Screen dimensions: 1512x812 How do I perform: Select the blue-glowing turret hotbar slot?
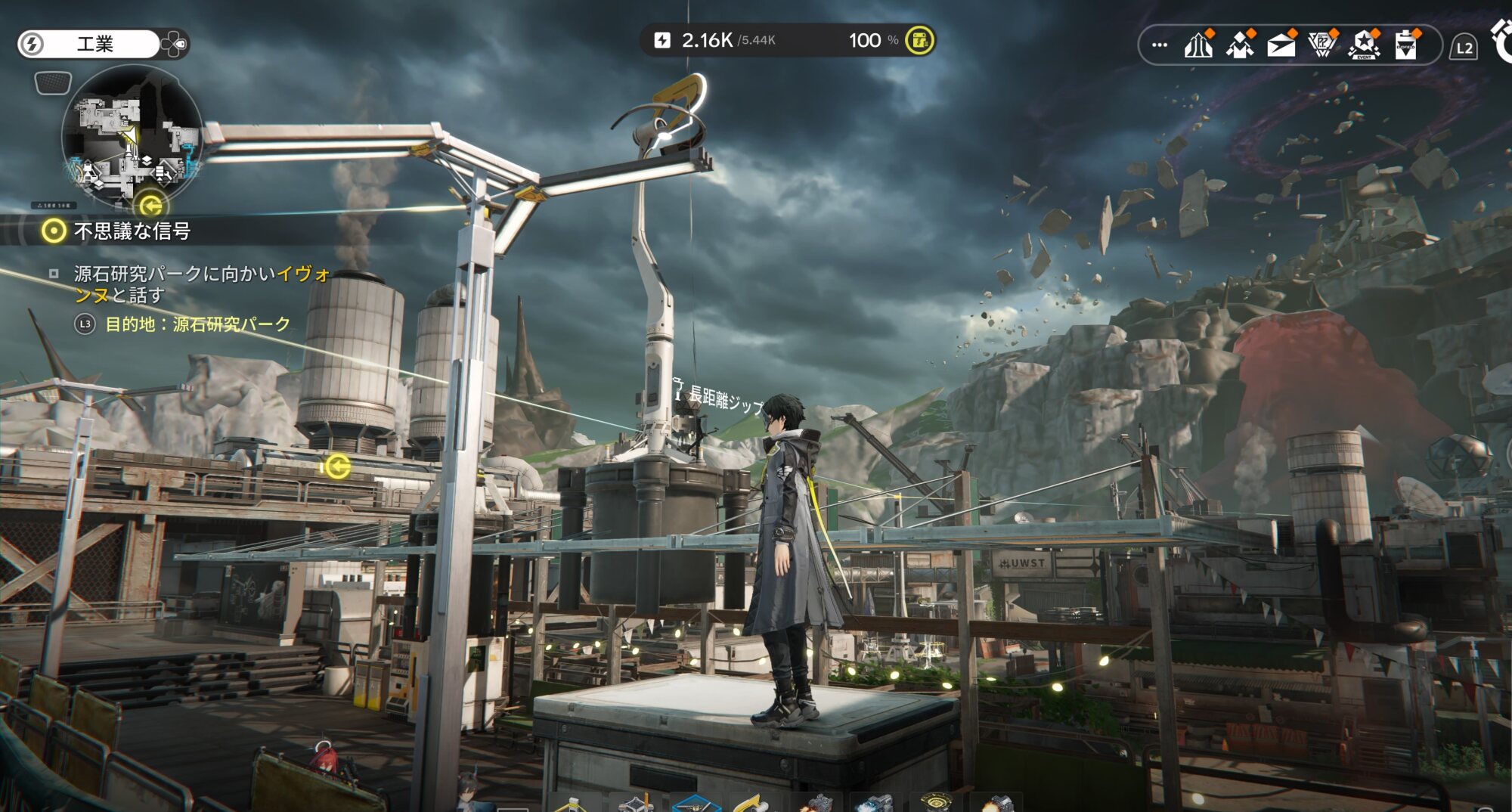coord(875,804)
